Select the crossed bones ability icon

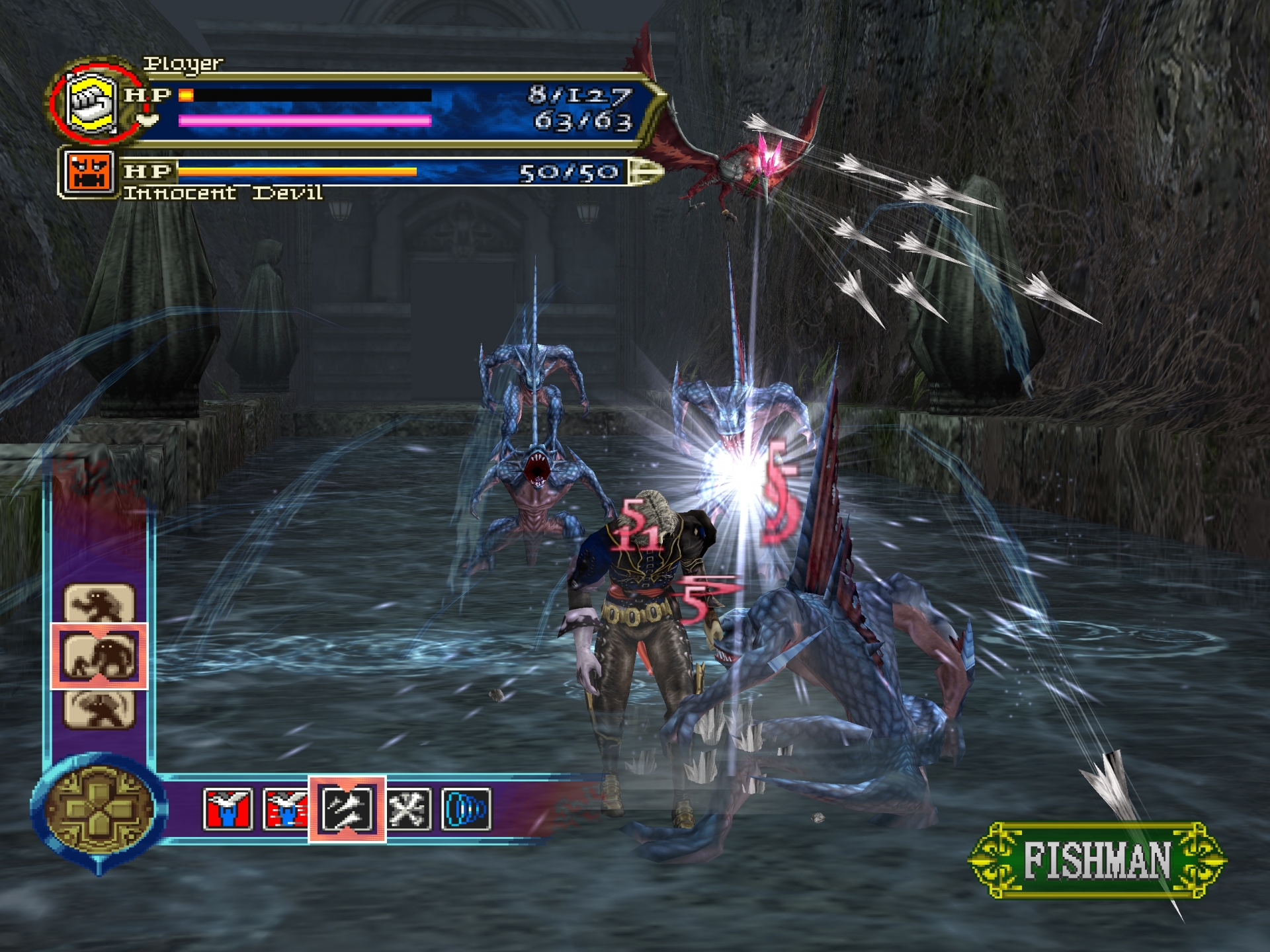point(408,809)
